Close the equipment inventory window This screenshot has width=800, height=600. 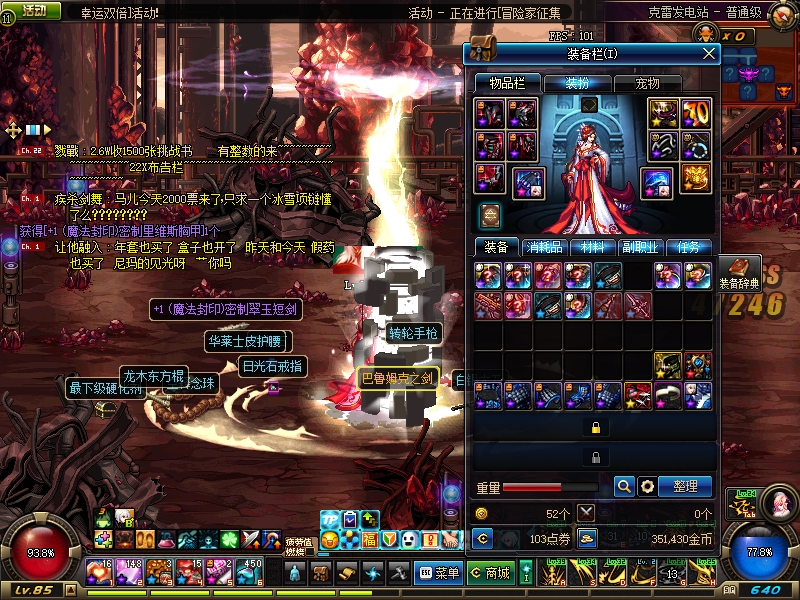(x=709, y=54)
